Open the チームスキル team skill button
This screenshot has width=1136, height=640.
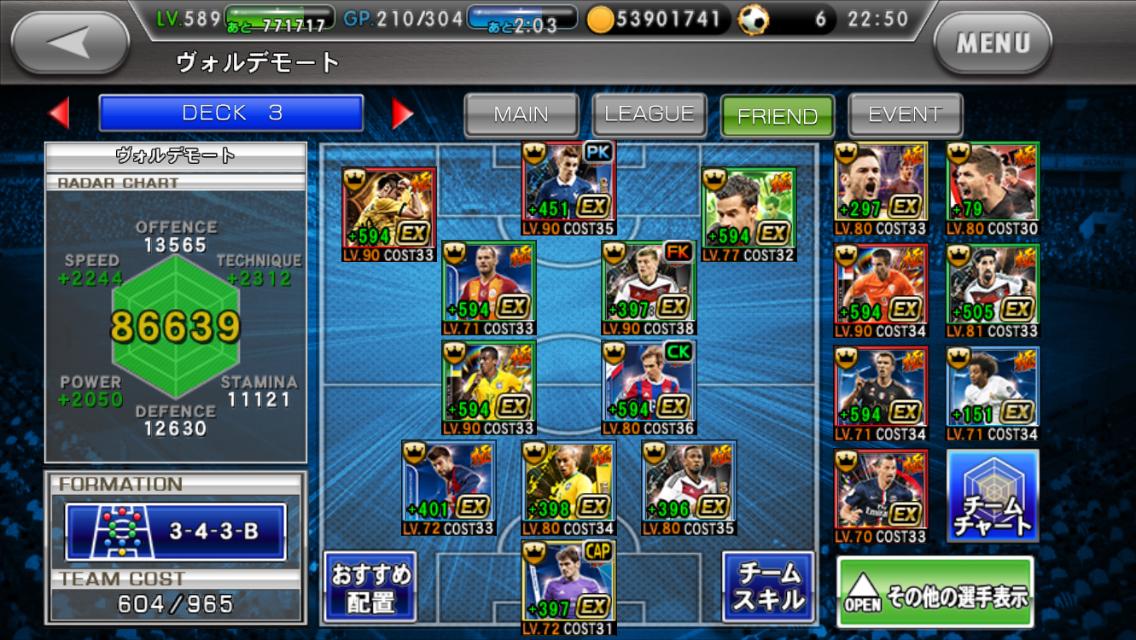point(768,587)
